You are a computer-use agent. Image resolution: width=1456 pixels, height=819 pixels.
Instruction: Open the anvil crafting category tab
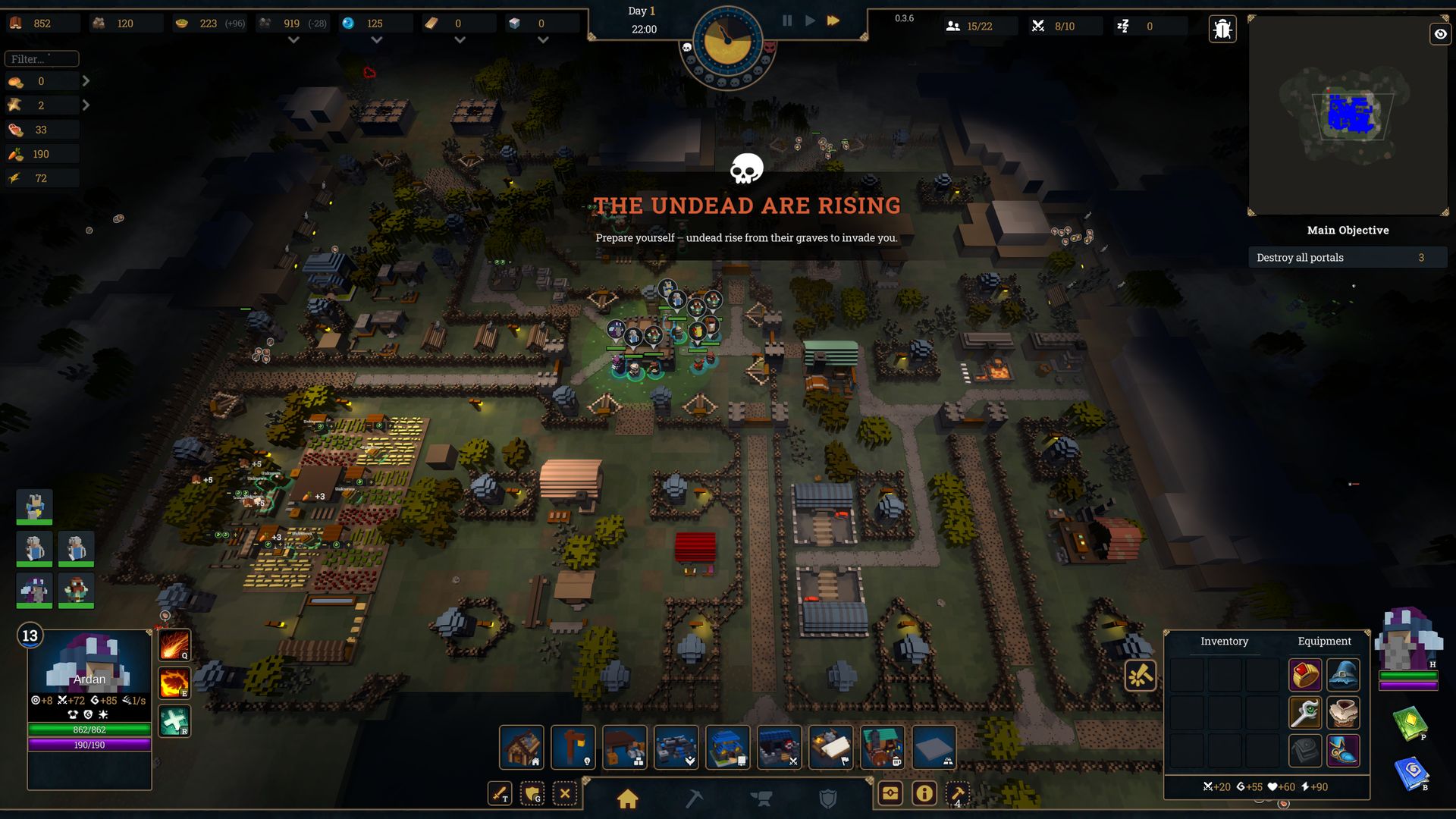pyautogui.click(x=761, y=799)
